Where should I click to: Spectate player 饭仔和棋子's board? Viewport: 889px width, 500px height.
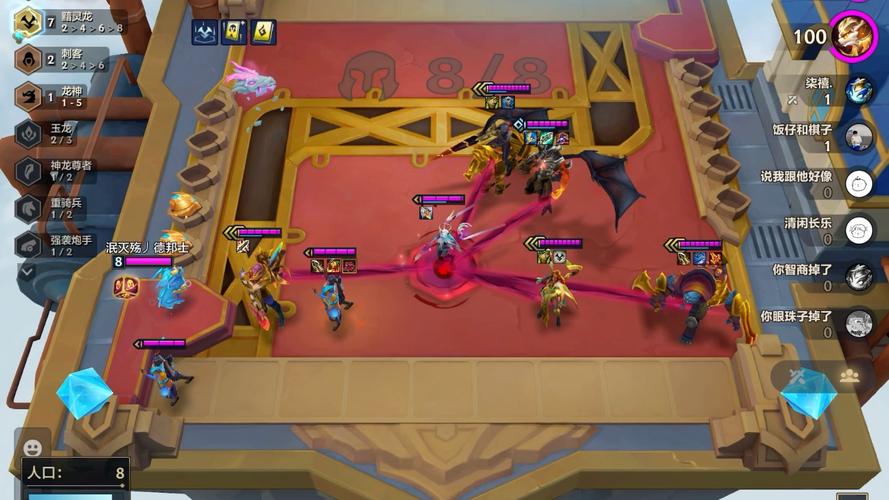(858, 137)
